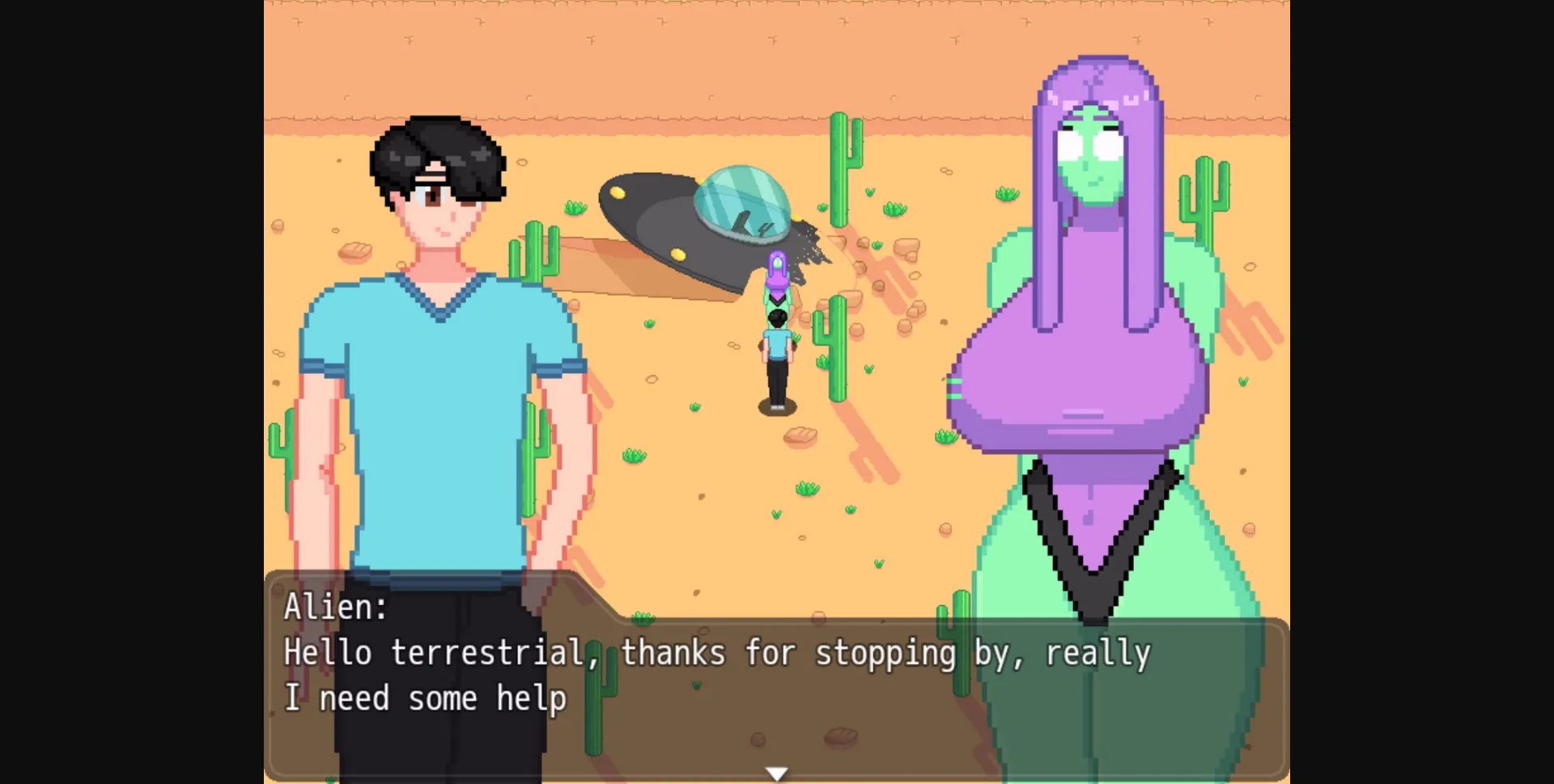Click the line reading 'I need some help'
Viewport: 1554px width, 784px height.
click(425, 697)
